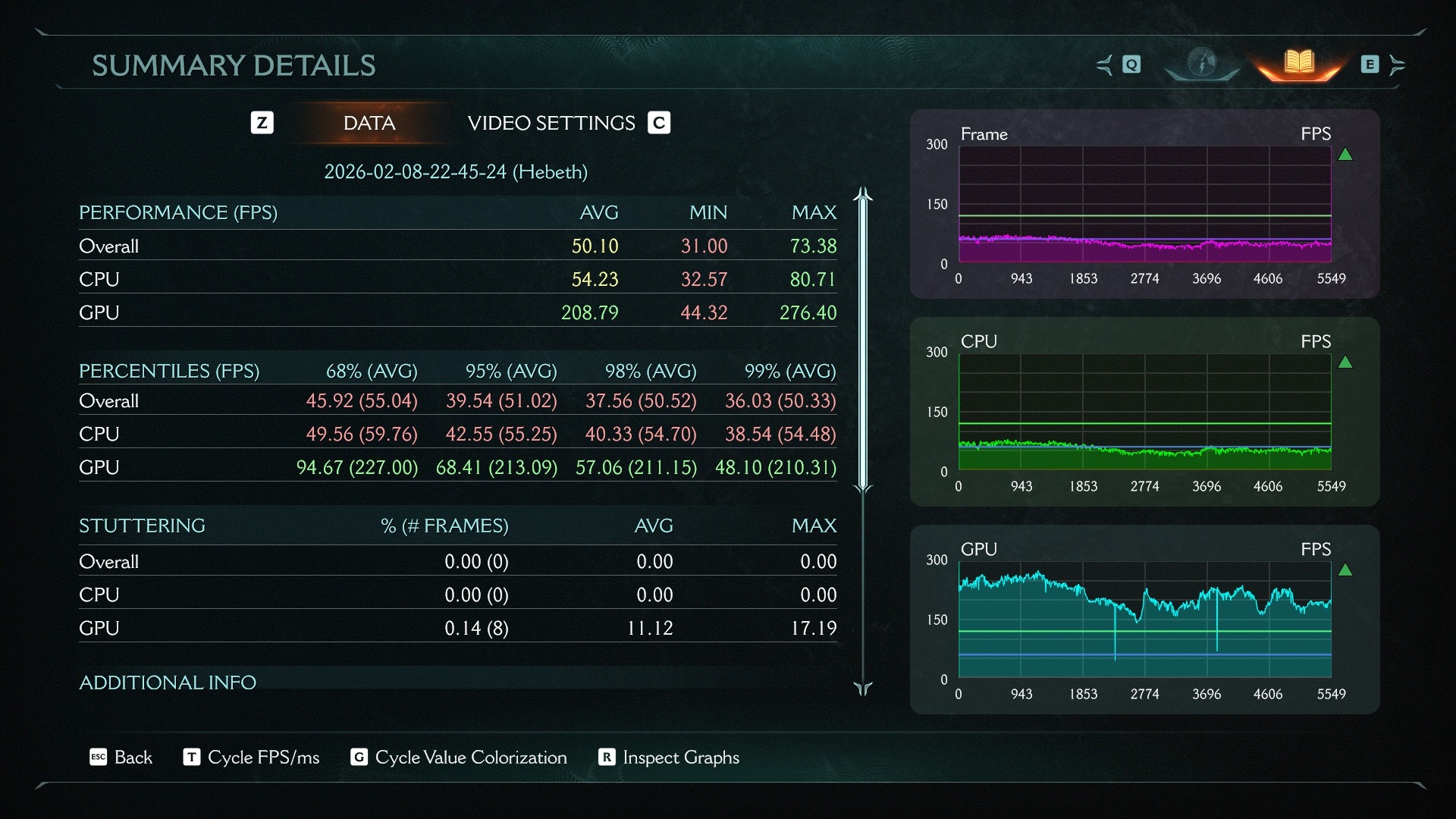Activate Inspect Graphs
Viewport: 1456px width, 819px height.
tap(669, 757)
